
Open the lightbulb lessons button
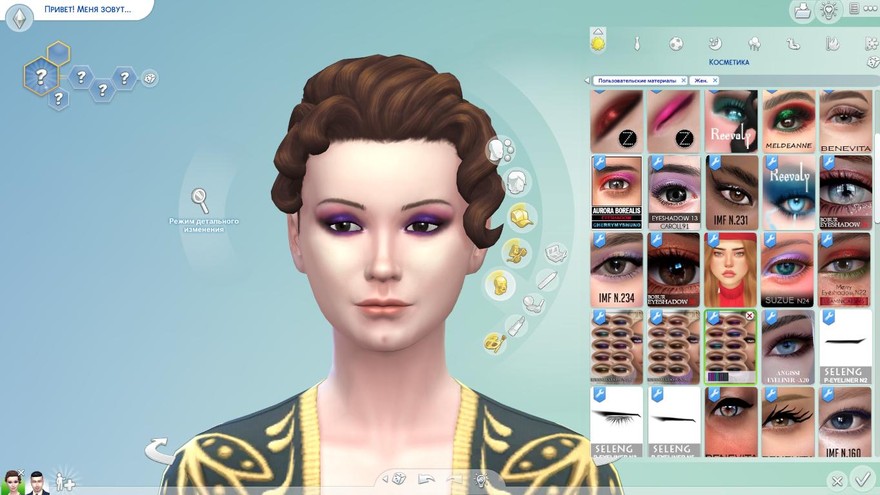[829, 11]
